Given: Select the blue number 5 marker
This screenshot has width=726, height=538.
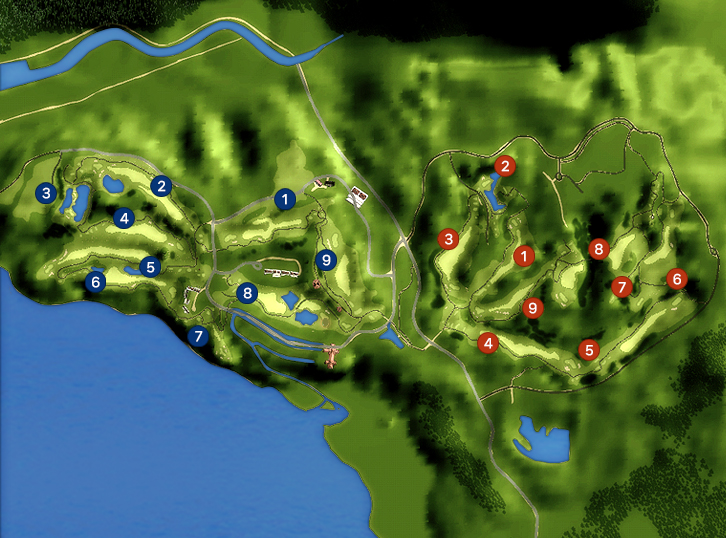Looking at the screenshot, I should click(x=150, y=266).
